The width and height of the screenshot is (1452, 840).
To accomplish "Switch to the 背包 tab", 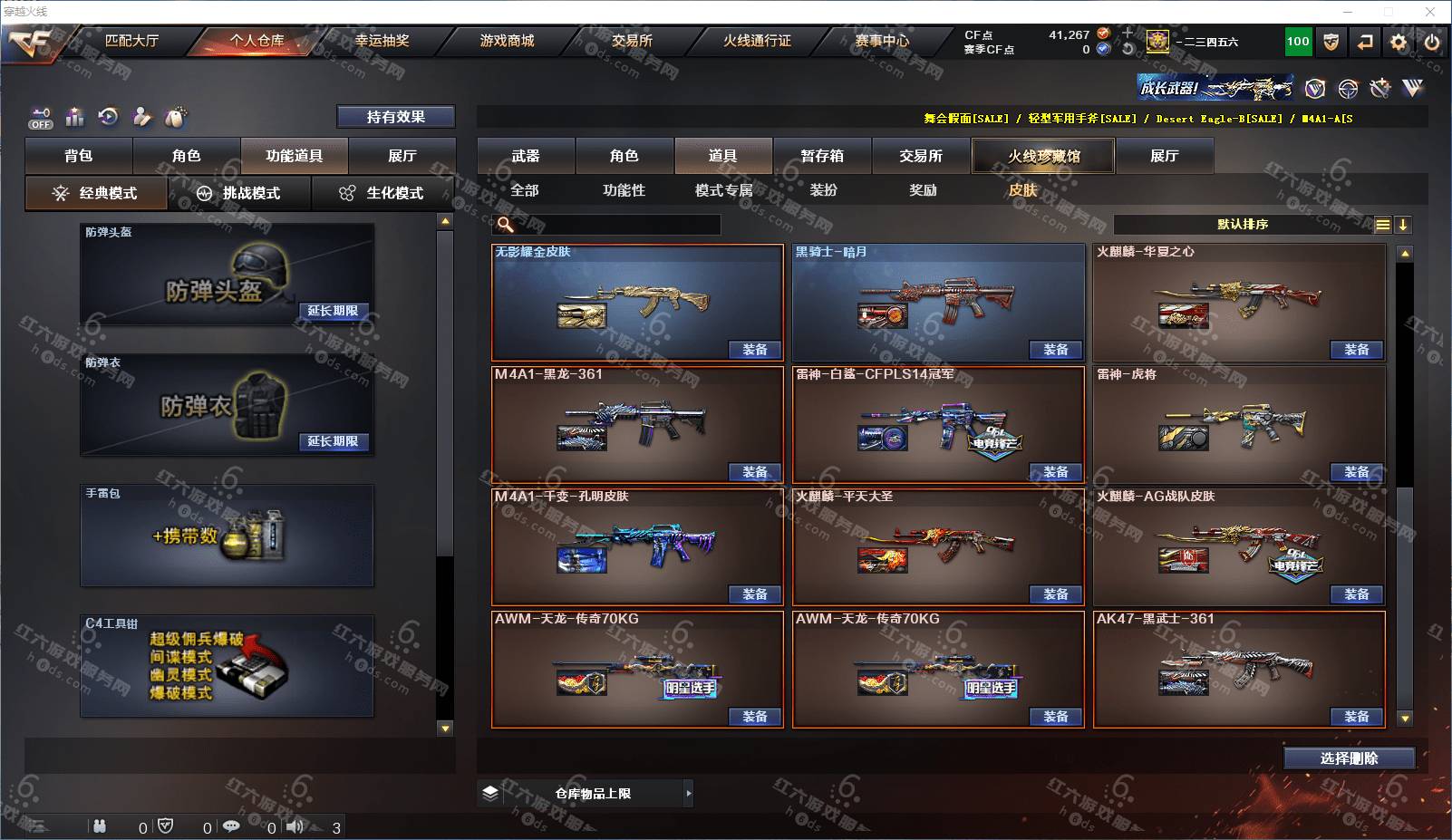I will tap(79, 156).
